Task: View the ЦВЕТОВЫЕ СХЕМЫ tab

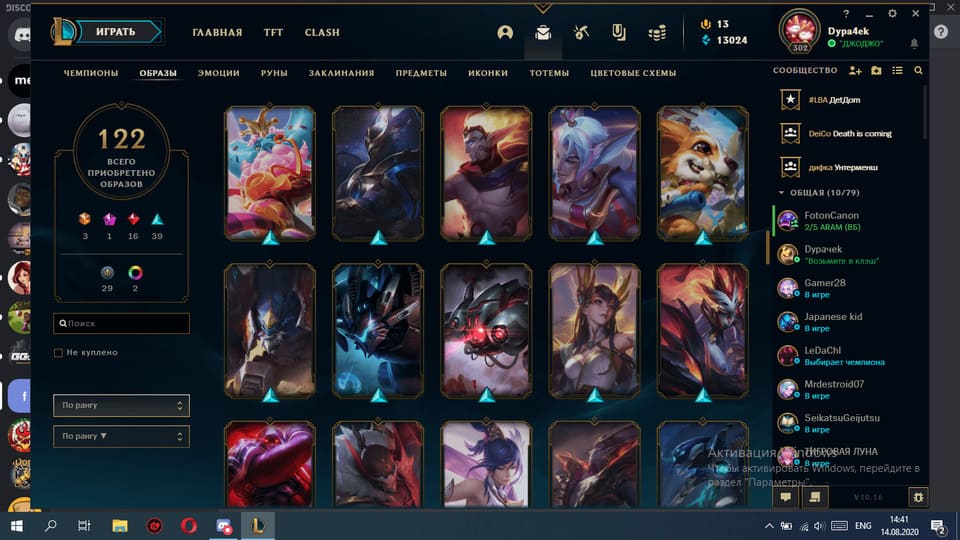Action: coord(633,73)
